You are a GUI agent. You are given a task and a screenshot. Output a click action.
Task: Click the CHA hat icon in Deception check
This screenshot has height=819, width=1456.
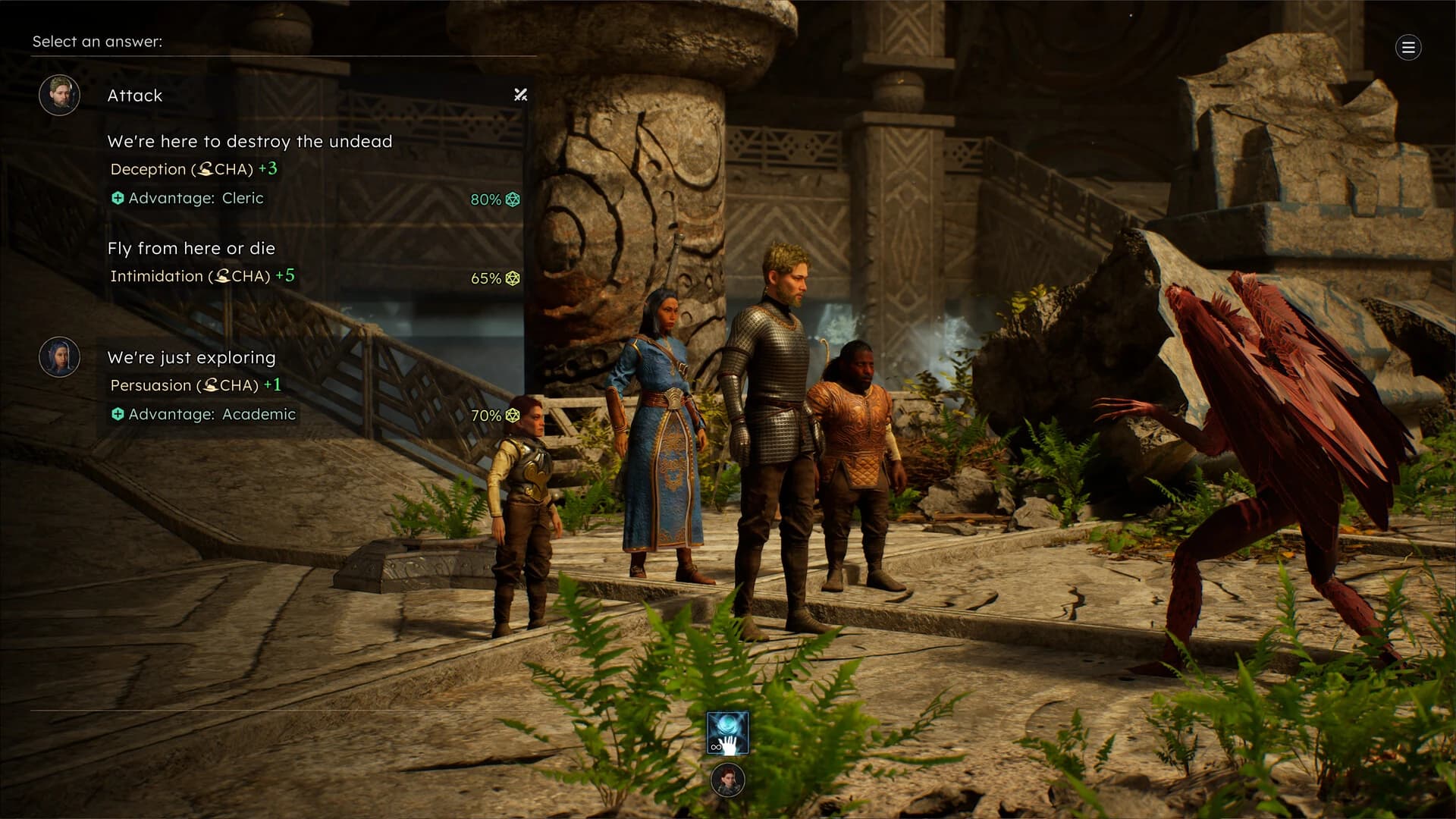click(x=206, y=169)
